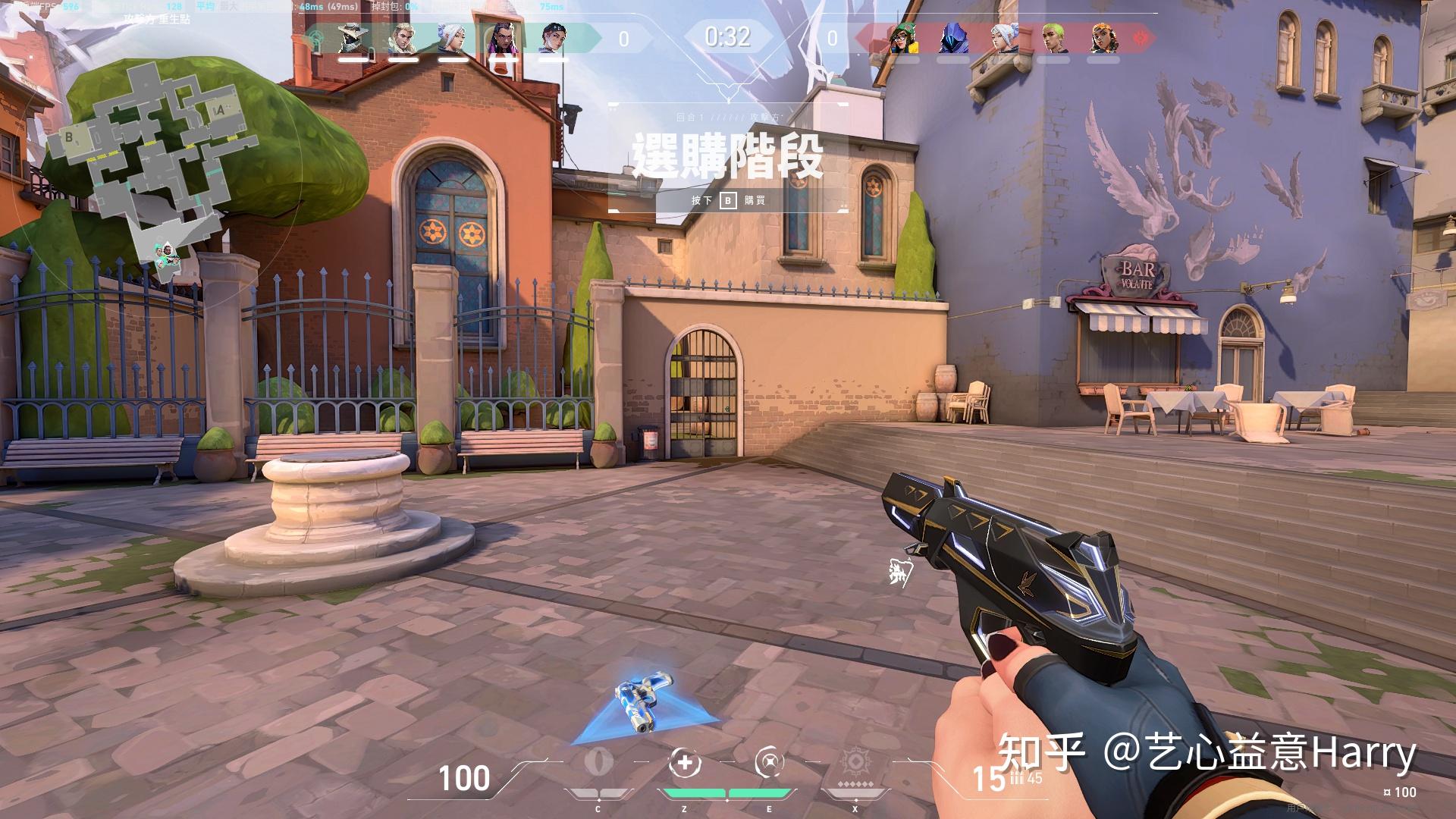
Task: Select the enemy Omen portrait
Action: coord(952,38)
